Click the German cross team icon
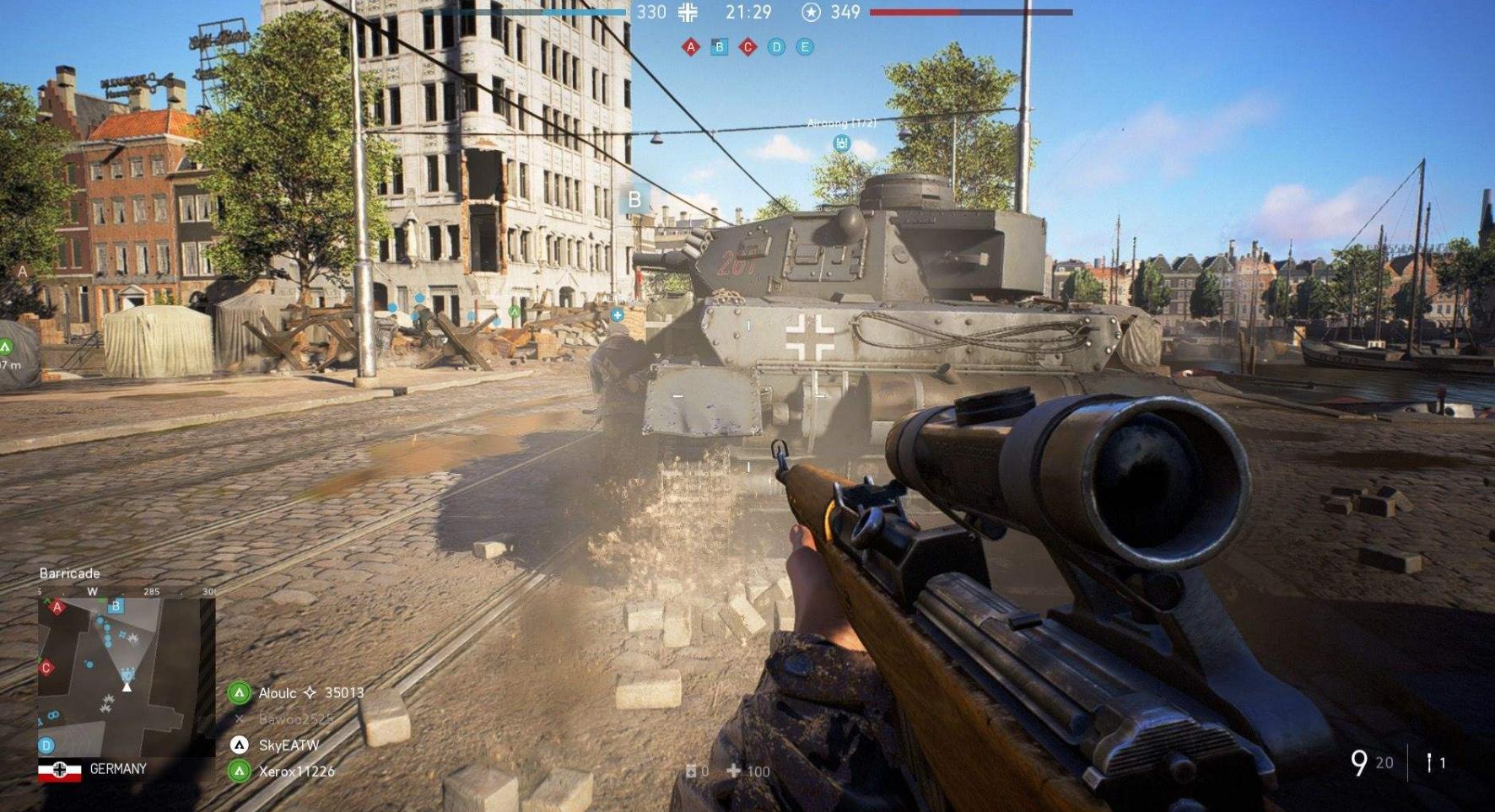 tap(688, 12)
